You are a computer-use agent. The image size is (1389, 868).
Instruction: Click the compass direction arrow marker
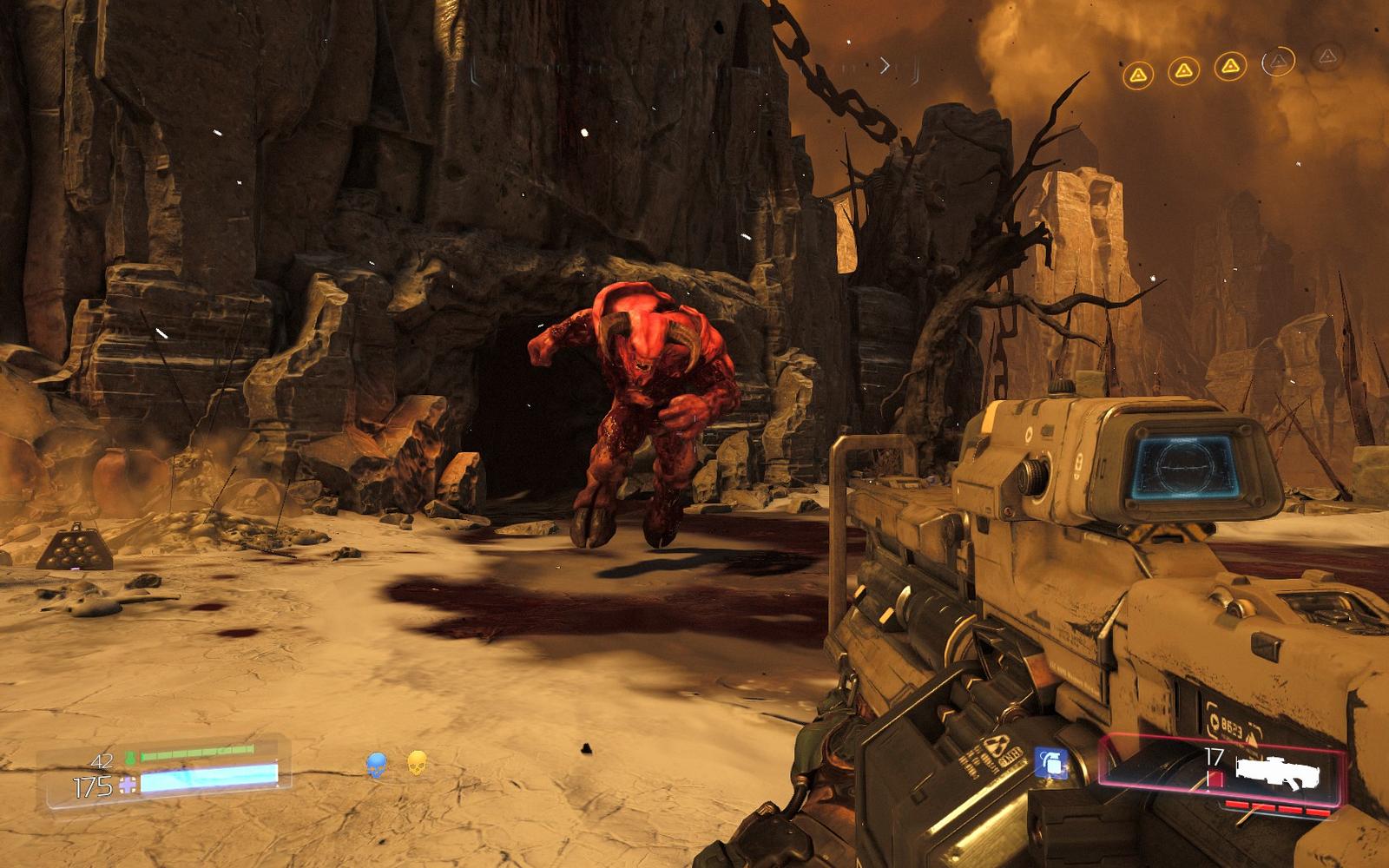tap(885, 65)
